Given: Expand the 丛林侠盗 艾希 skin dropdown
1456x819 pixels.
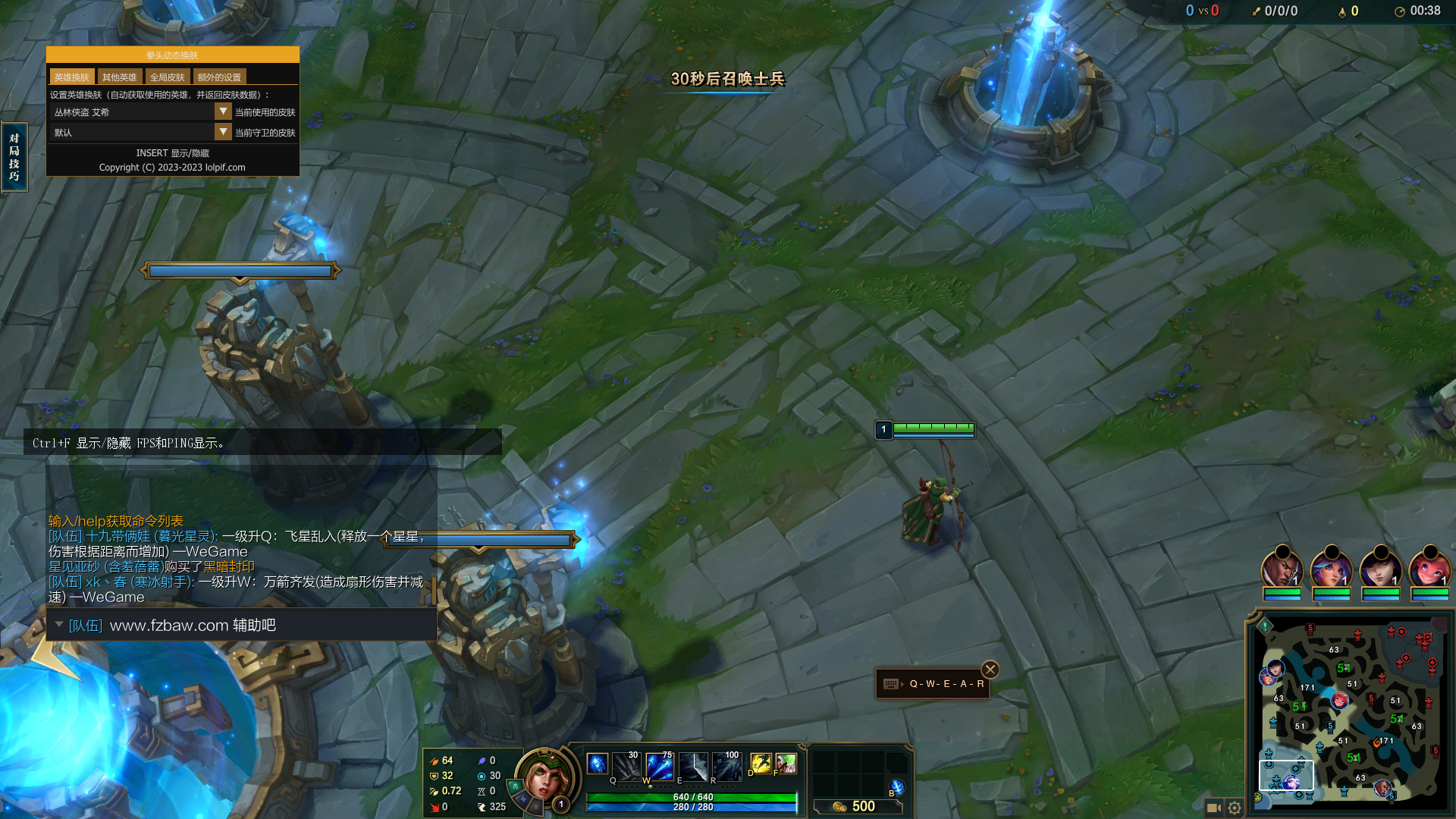Looking at the screenshot, I should 223,111.
